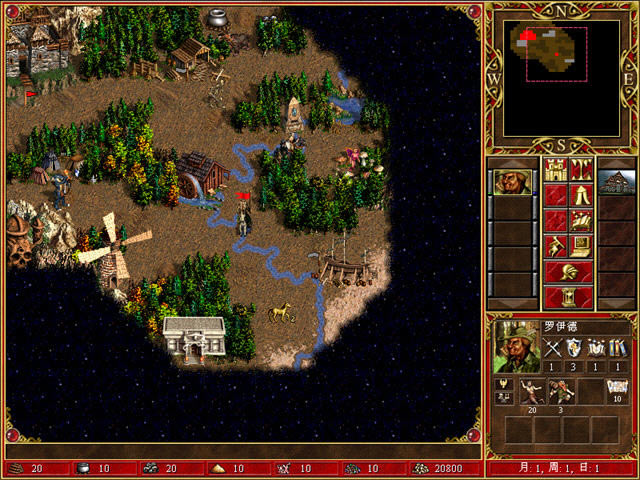Choose the next hero with the helmet button
The height and width of the screenshot is (480, 640).
[568, 271]
